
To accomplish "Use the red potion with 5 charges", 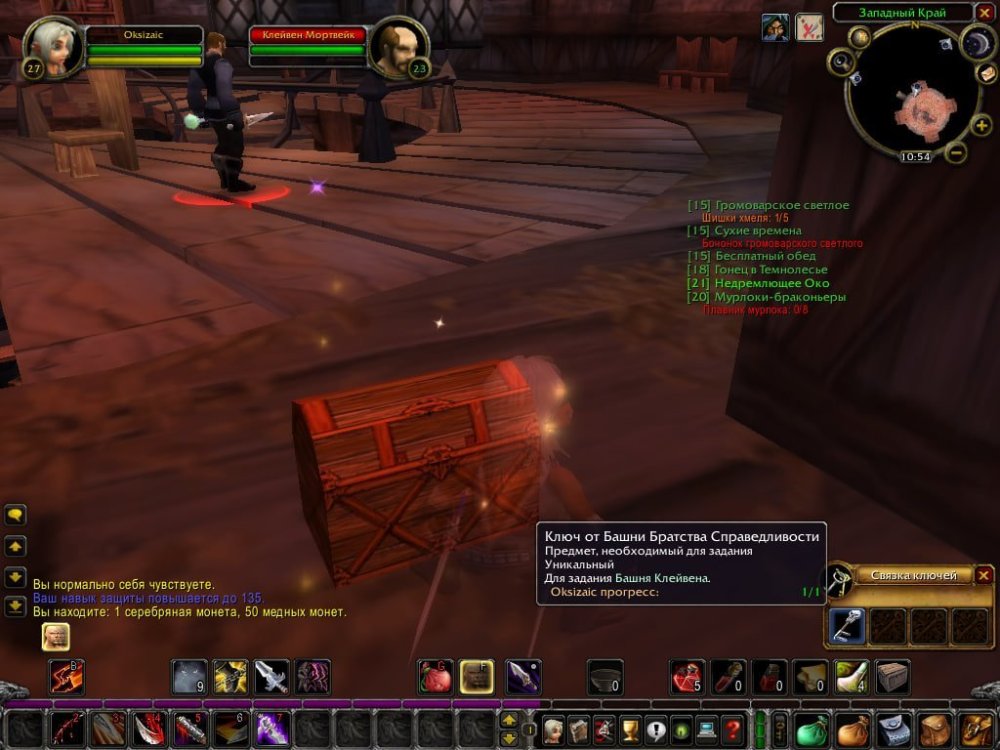I will coord(686,677).
